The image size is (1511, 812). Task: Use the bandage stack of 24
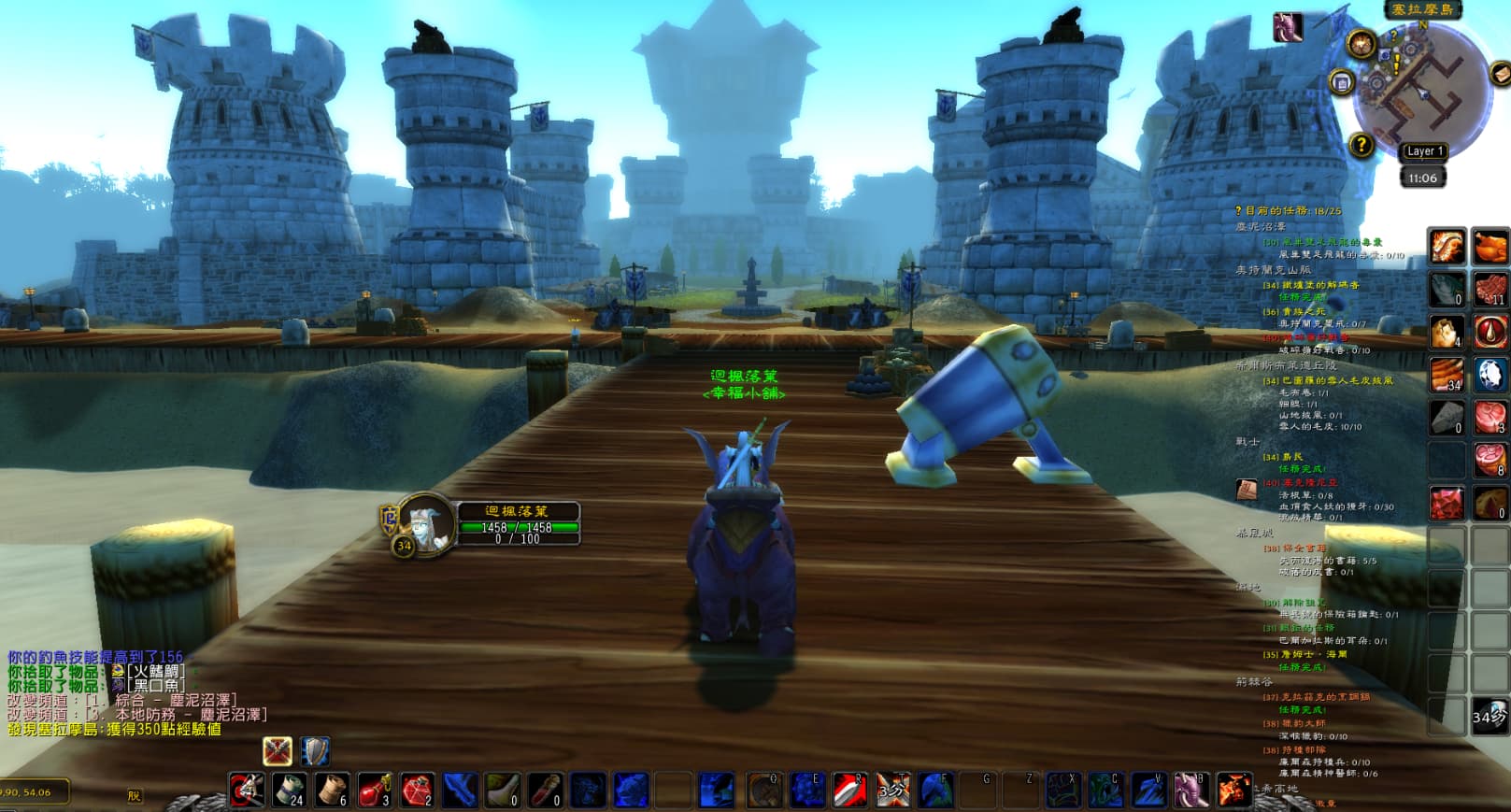pos(289,790)
